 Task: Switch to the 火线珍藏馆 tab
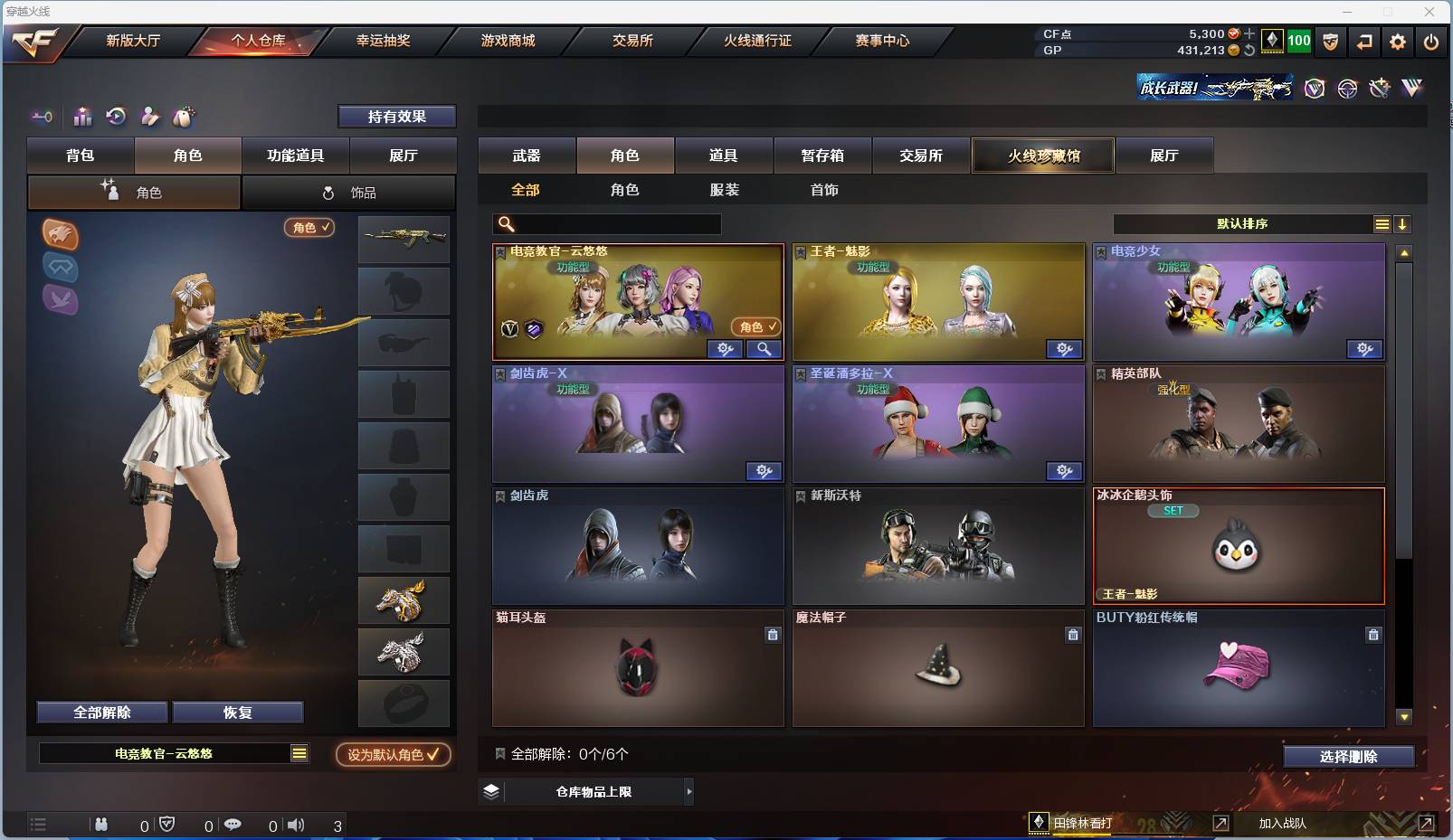coord(1044,156)
